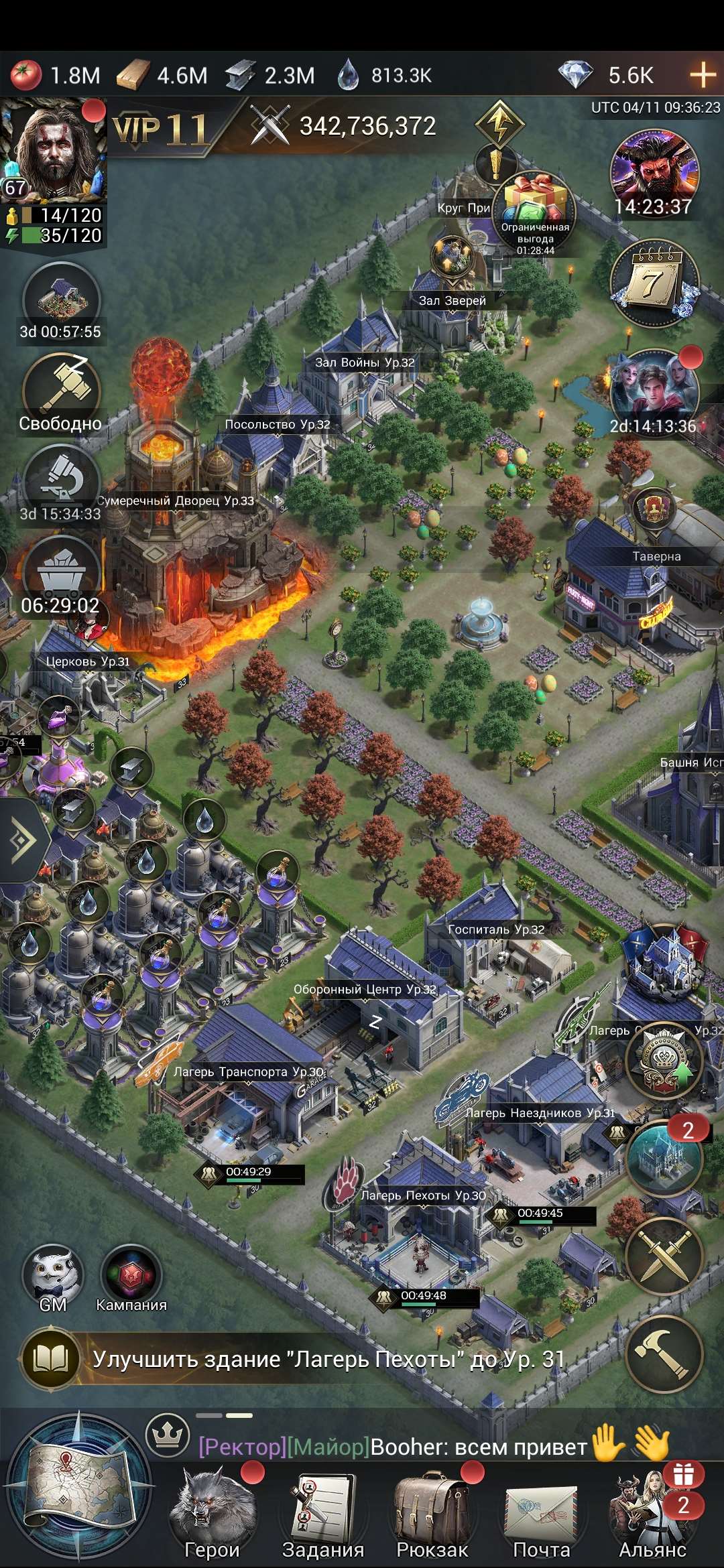The width and height of the screenshot is (724, 1568).
Task: Open the Альянс alliance menu
Action: coord(652,1511)
